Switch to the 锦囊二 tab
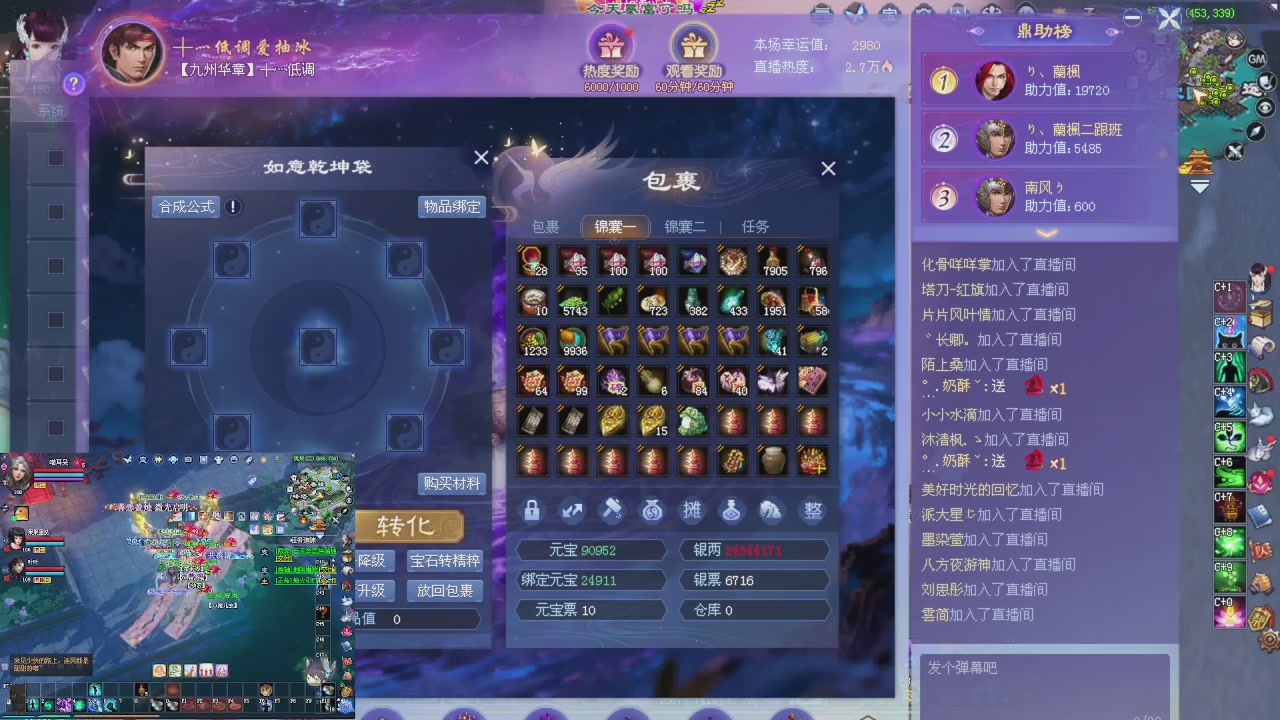This screenshot has width=1280, height=720. click(684, 226)
